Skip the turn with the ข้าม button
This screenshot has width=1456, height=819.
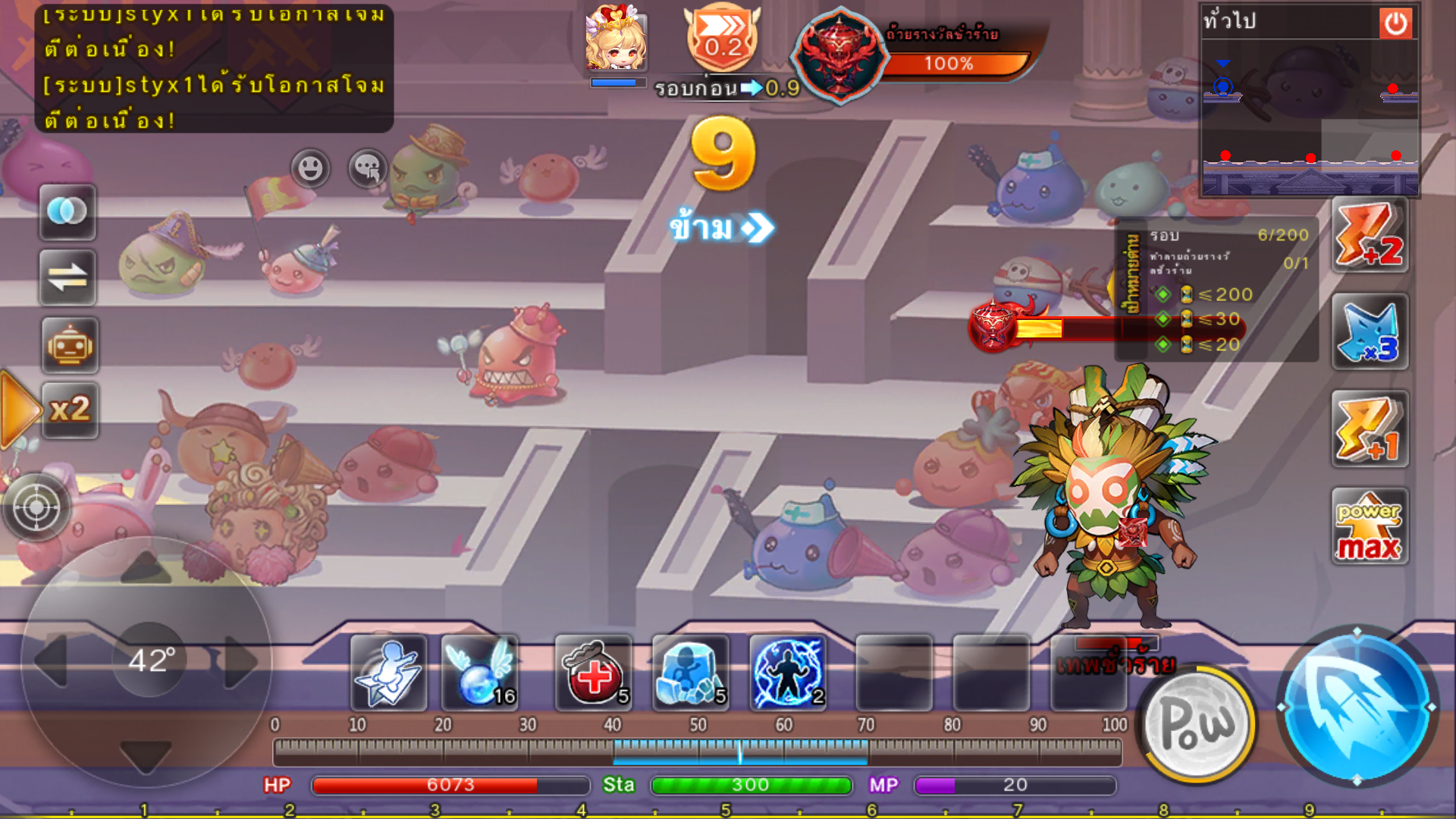click(720, 227)
